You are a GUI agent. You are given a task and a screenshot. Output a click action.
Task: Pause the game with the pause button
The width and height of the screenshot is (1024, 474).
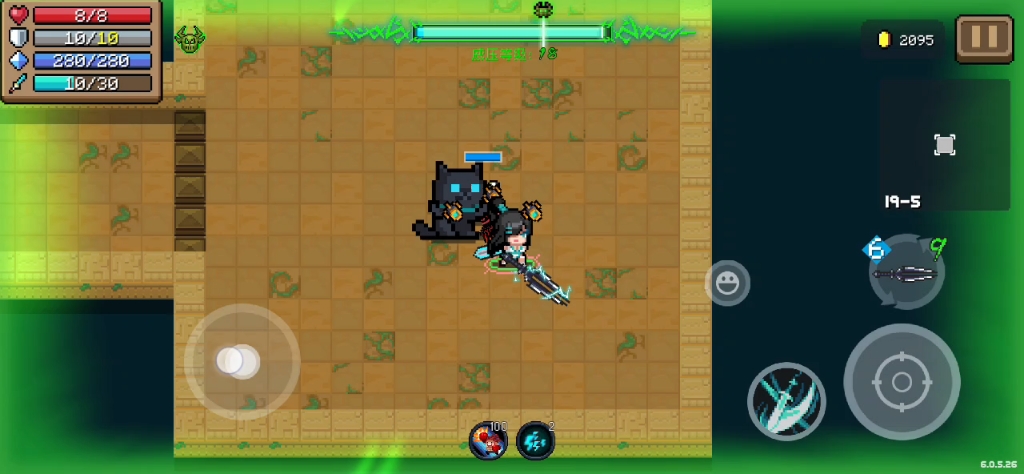coord(984,39)
